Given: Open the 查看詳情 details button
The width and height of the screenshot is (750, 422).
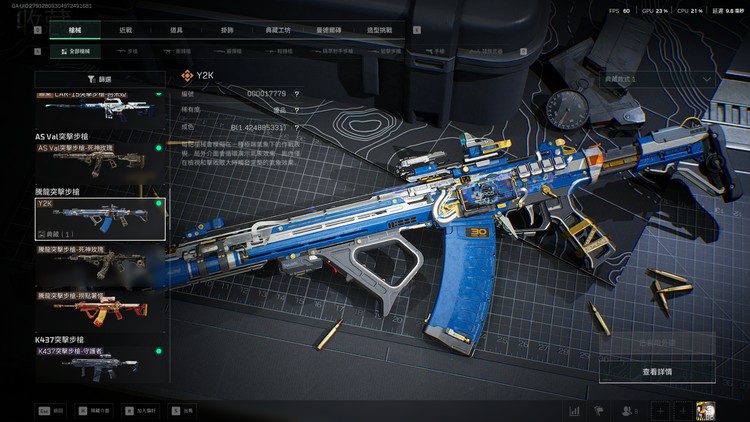Looking at the screenshot, I should pyautogui.click(x=656, y=372).
